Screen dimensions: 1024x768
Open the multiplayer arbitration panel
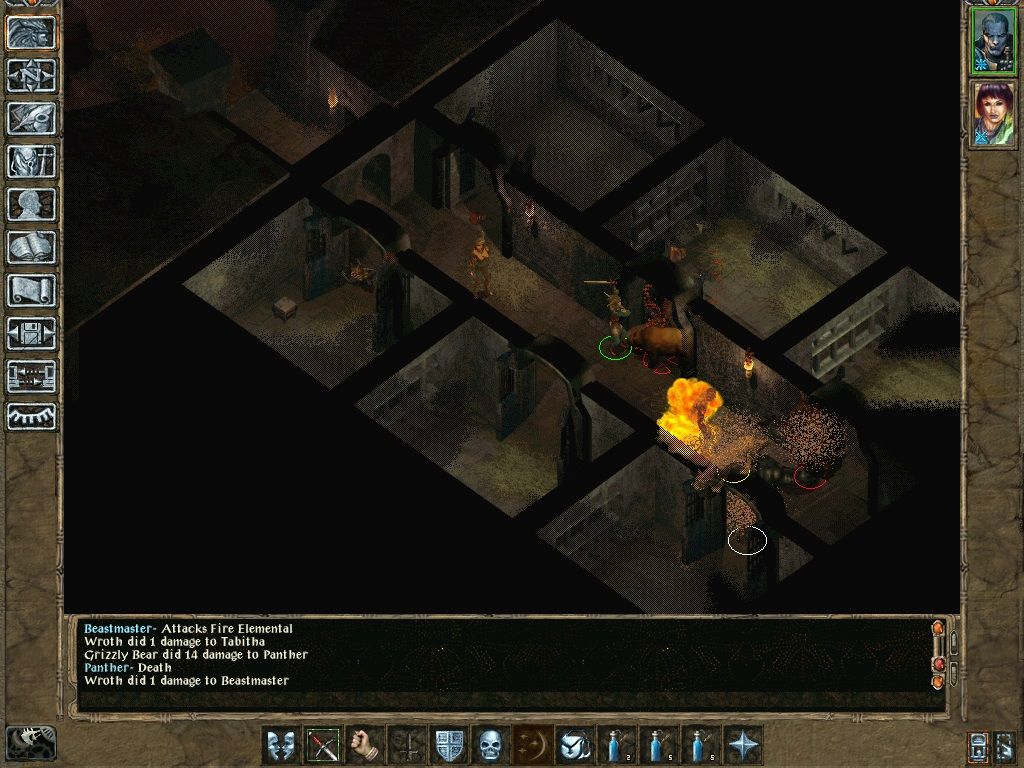pos(32,376)
